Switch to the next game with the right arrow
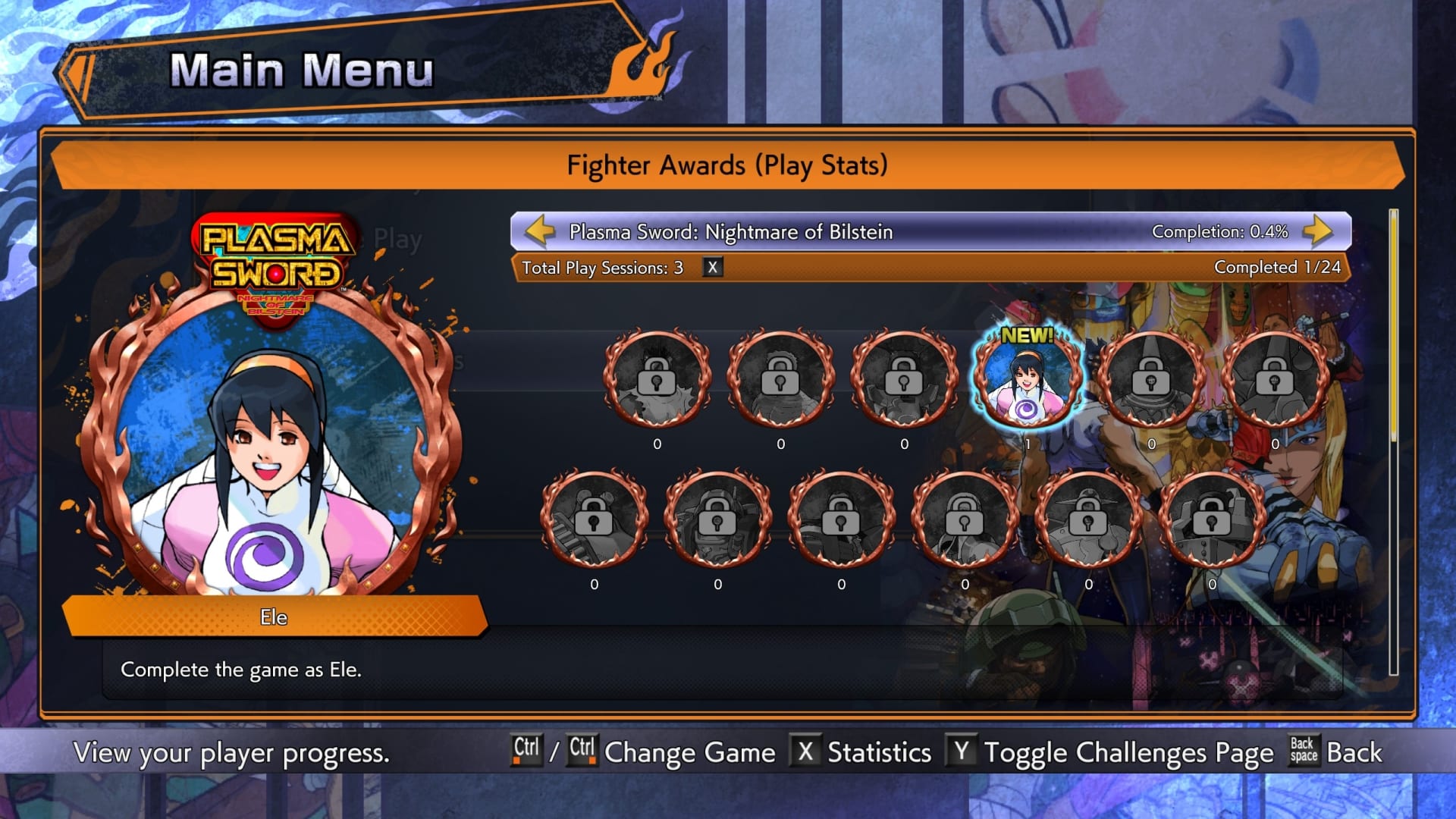 tap(1319, 231)
